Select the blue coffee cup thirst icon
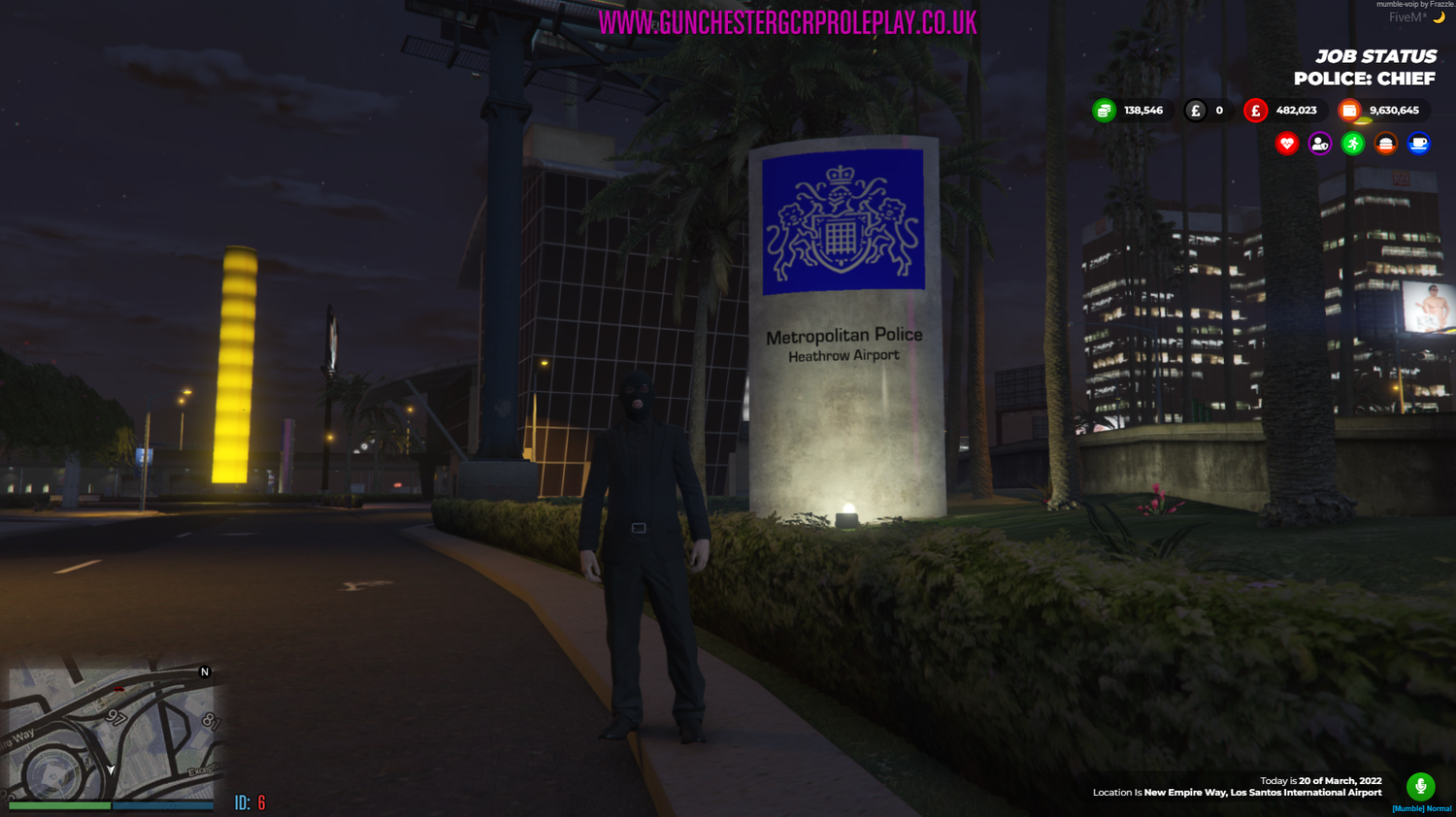 pos(1418,143)
